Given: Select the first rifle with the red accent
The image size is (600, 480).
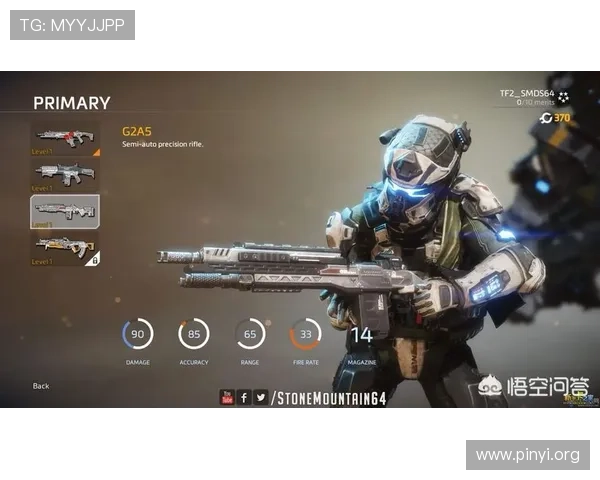Looking at the screenshot, I should (65, 138).
